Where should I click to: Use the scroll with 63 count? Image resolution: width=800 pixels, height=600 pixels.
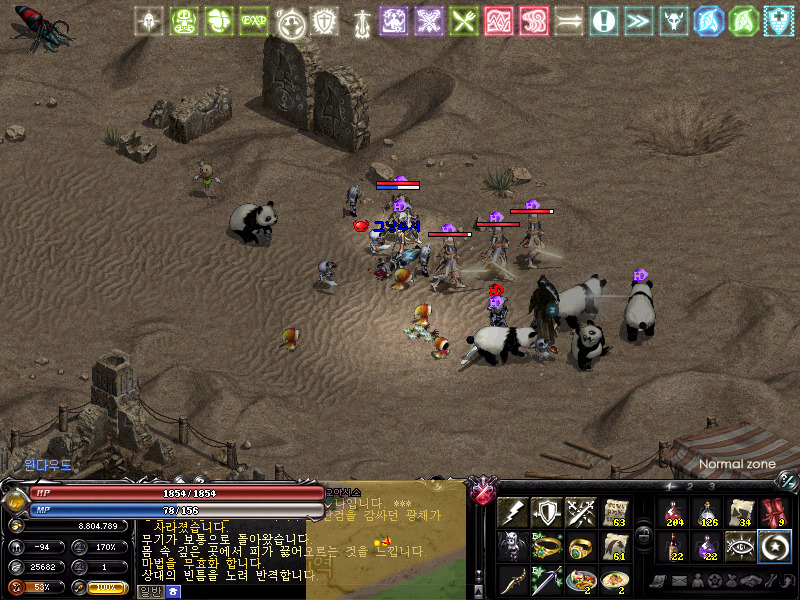point(615,513)
